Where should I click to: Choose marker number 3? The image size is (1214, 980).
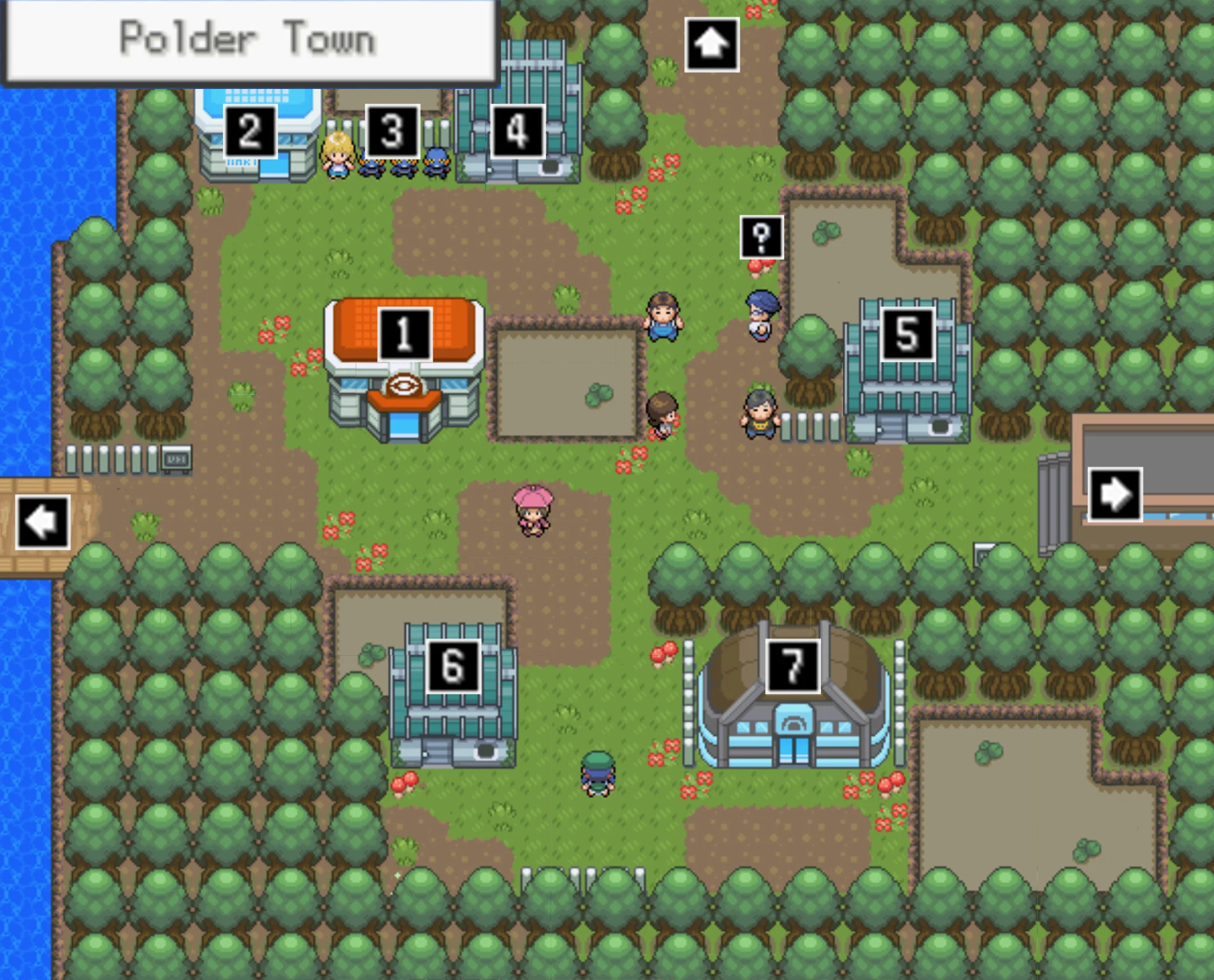click(392, 132)
